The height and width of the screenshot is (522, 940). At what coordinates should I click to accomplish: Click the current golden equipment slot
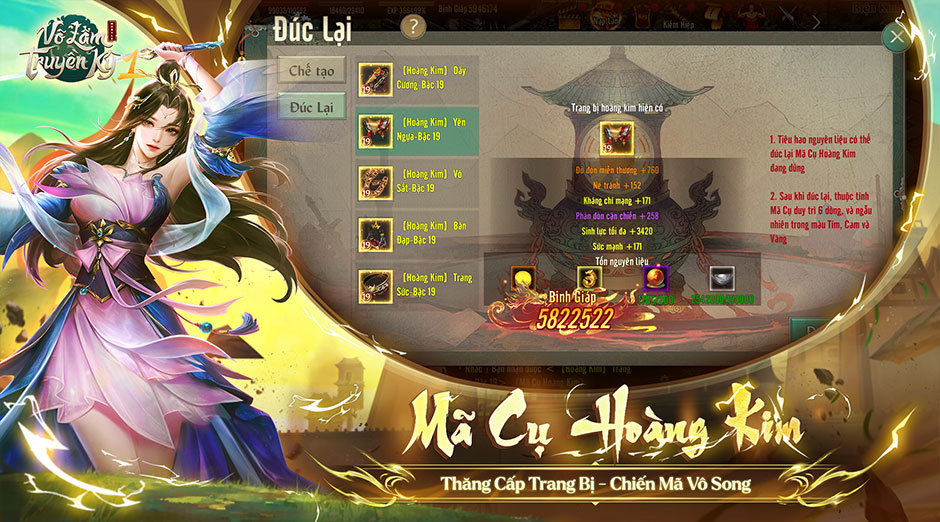[612, 138]
